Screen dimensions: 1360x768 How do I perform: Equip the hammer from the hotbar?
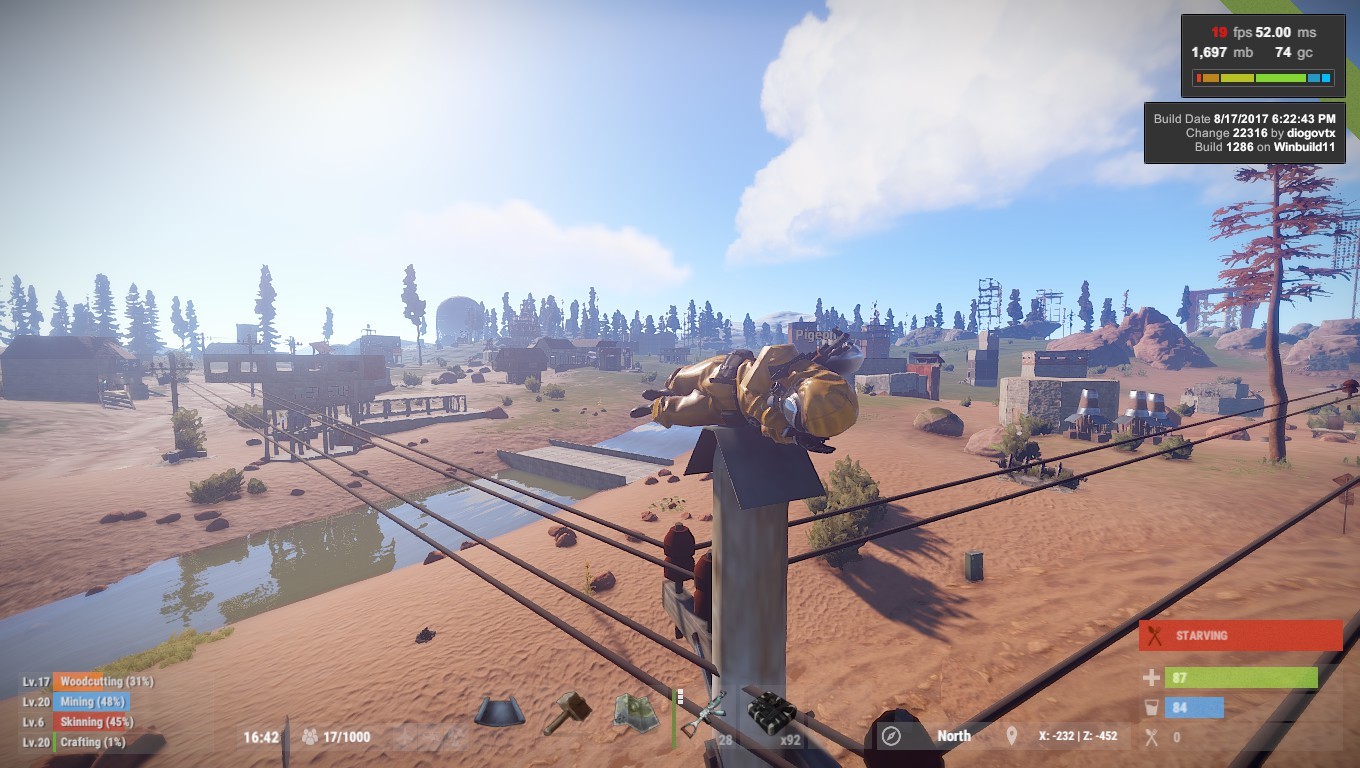point(567,712)
